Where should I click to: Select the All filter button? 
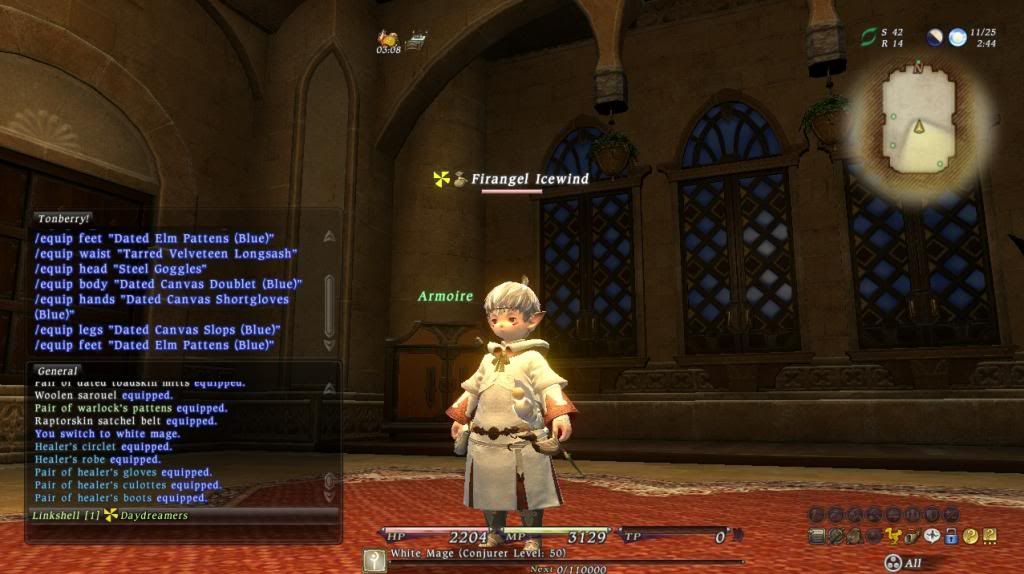903,563
